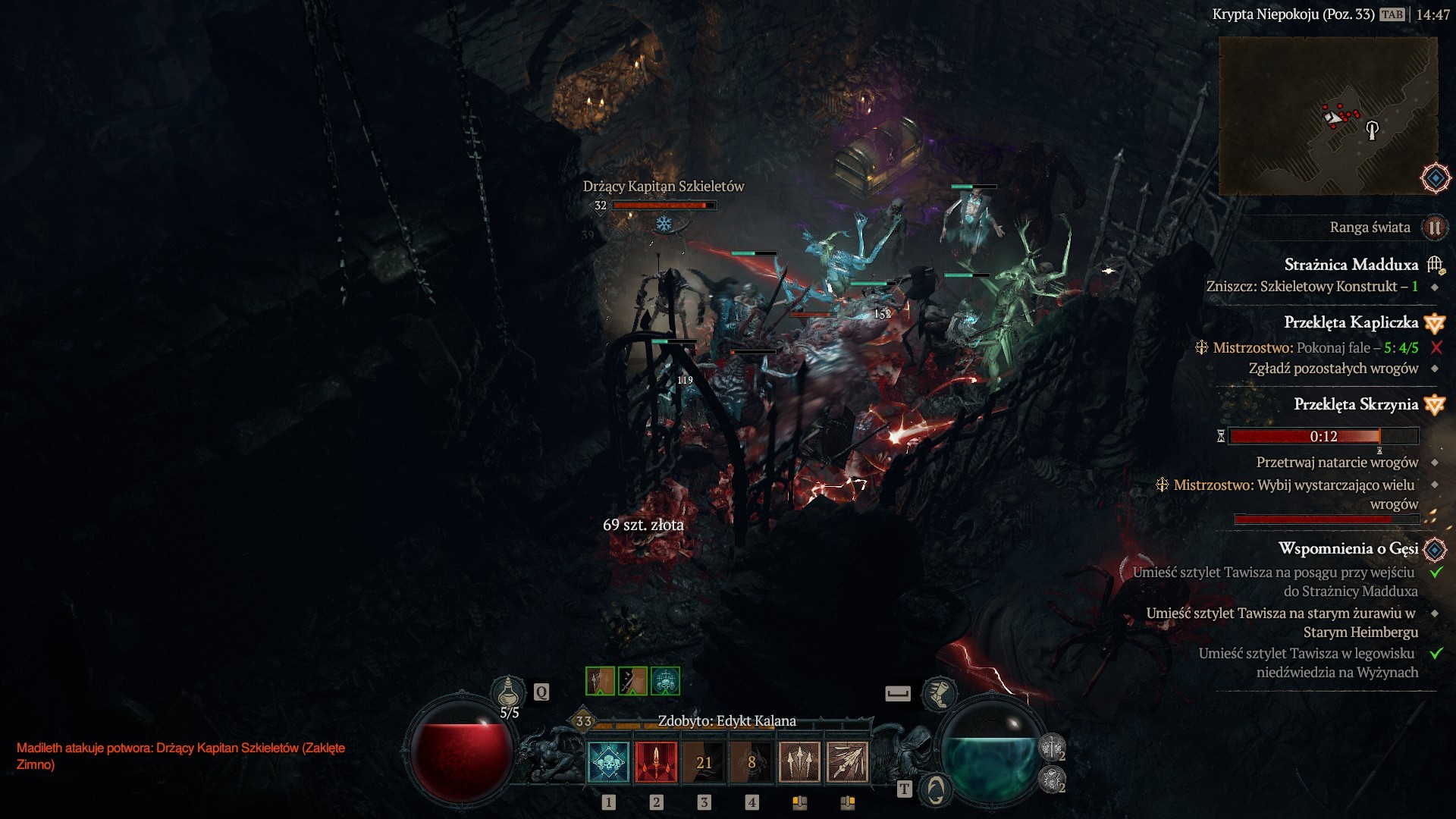Screen dimensions: 1456x819
Task: Cast the red dagger skill in slot 2
Action: point(656,761)
